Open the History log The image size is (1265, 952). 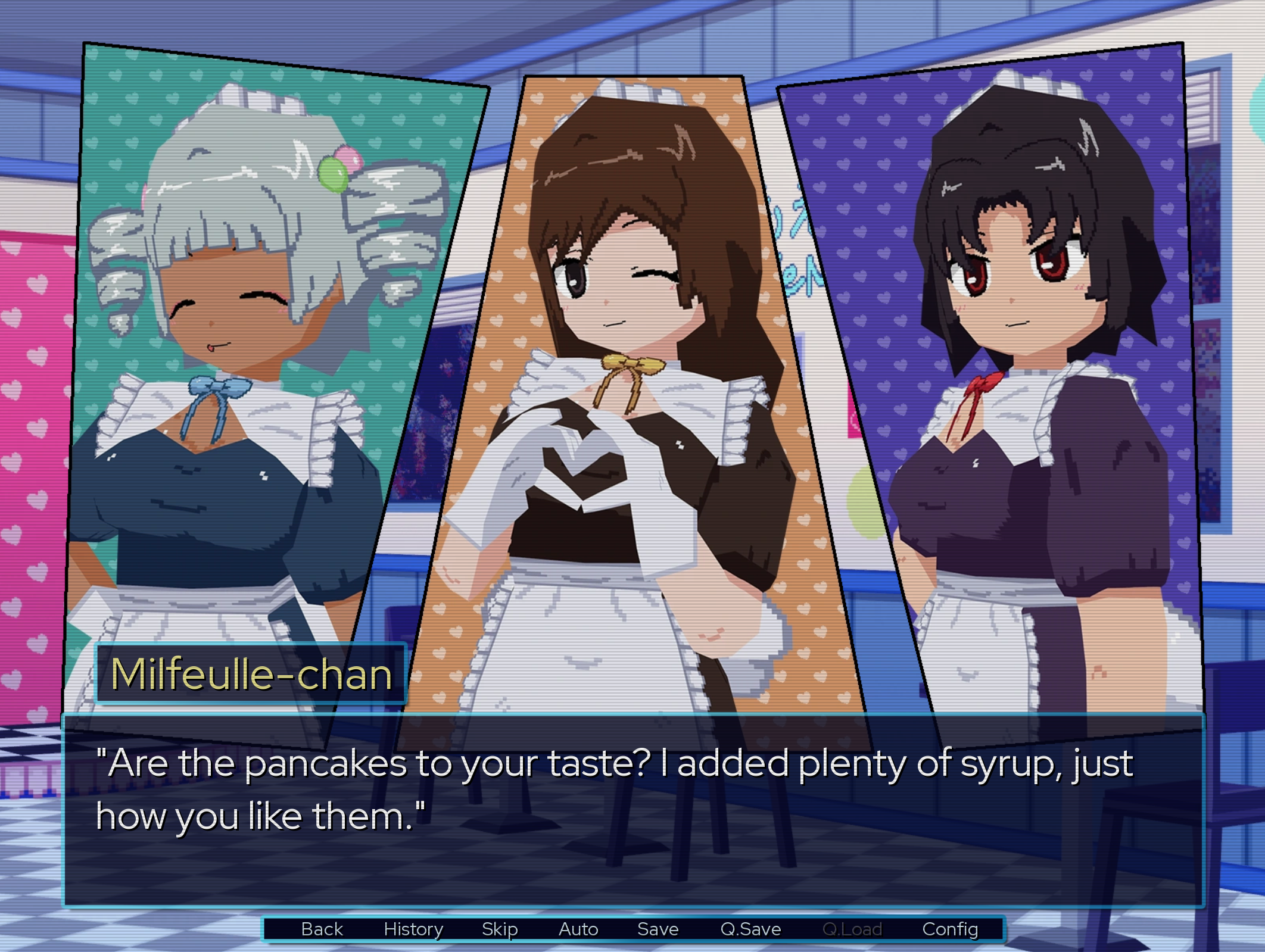pyautogui.click(x=414, y=928)
